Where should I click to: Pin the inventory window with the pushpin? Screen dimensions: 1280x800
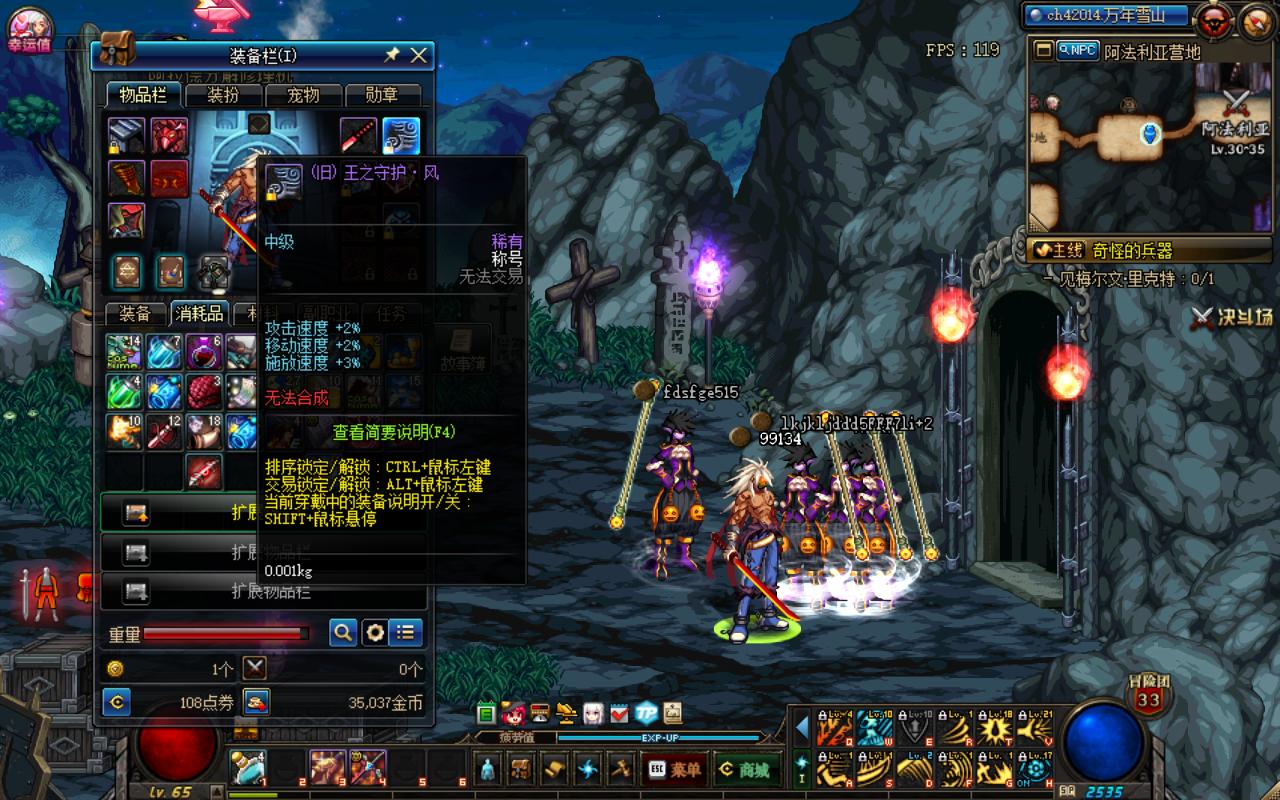point(392,56)
